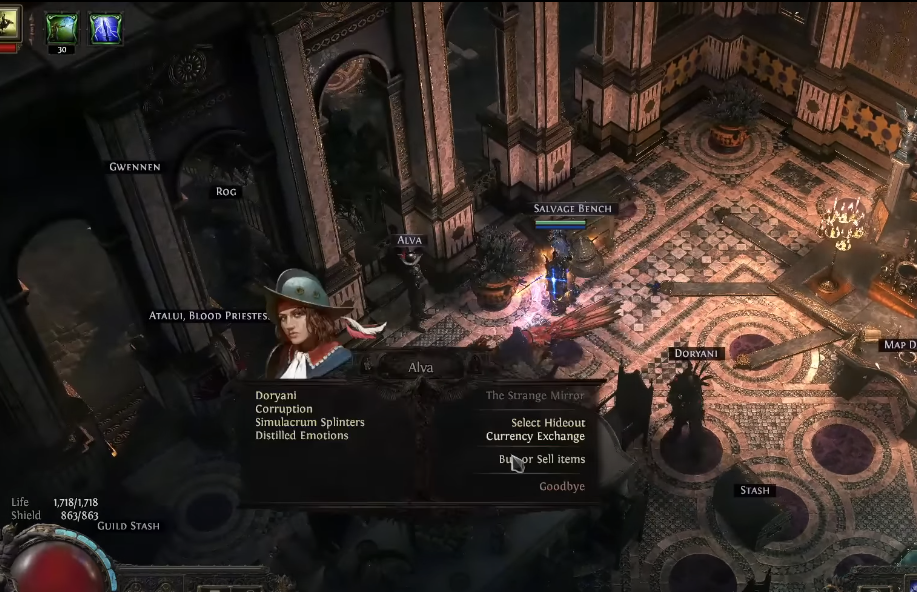917x592 pixels.
Task: Select the green buff icon showing 30
Action: point(62,30)
